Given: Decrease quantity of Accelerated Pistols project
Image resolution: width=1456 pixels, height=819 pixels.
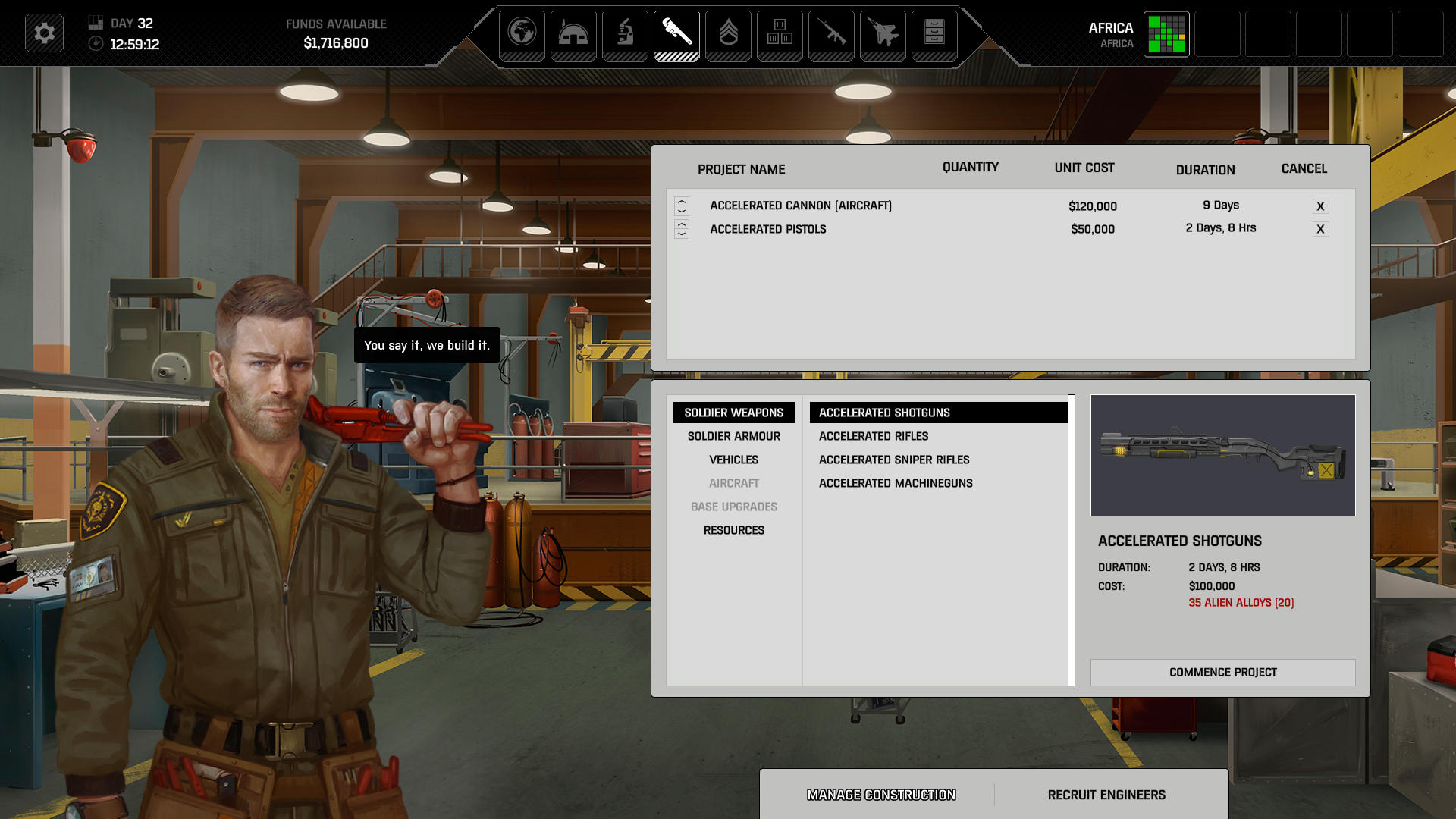Looking at the screenshot, I should point(682,233).
